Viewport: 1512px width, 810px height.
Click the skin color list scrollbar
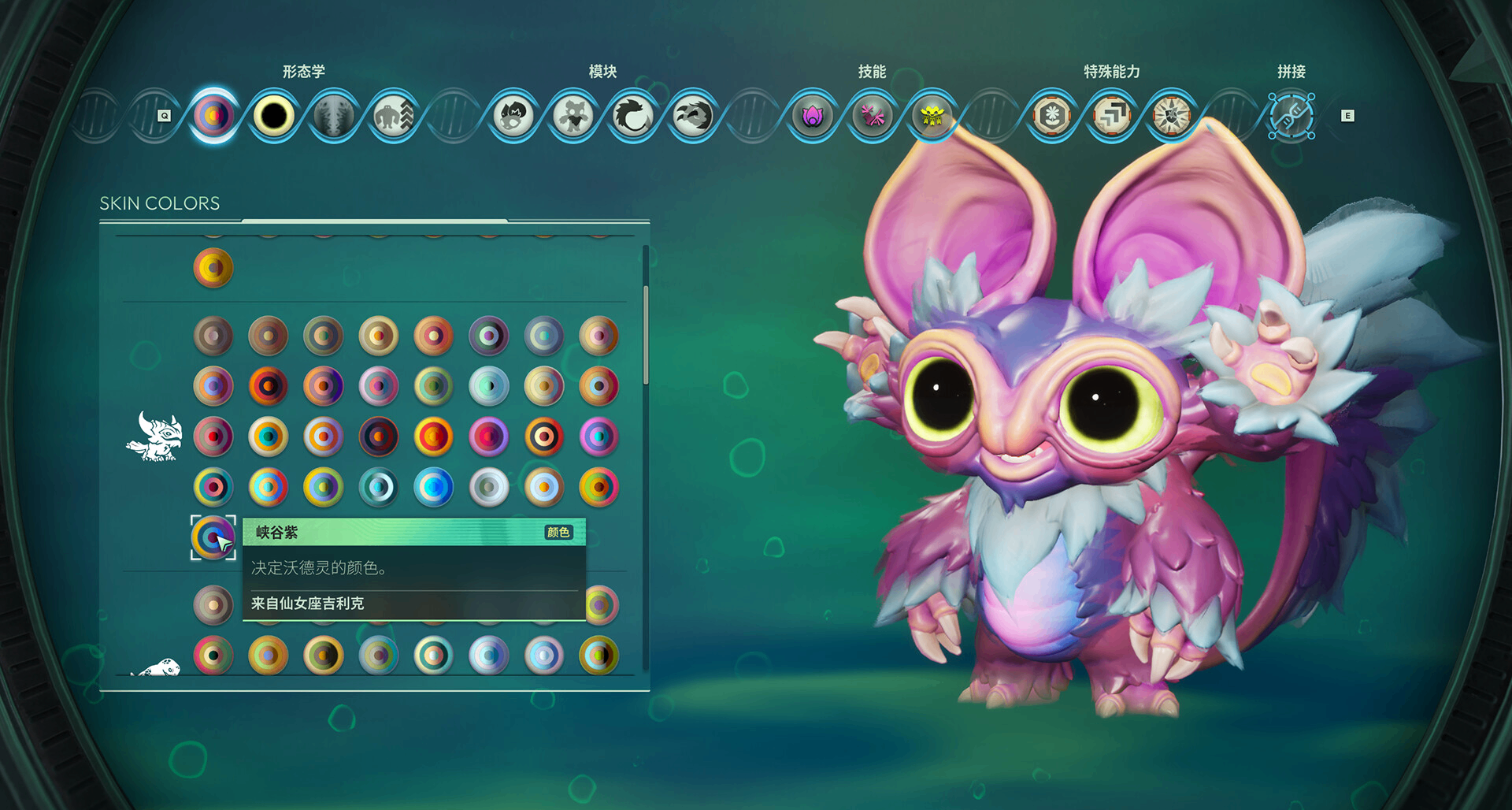coord(646,335)
